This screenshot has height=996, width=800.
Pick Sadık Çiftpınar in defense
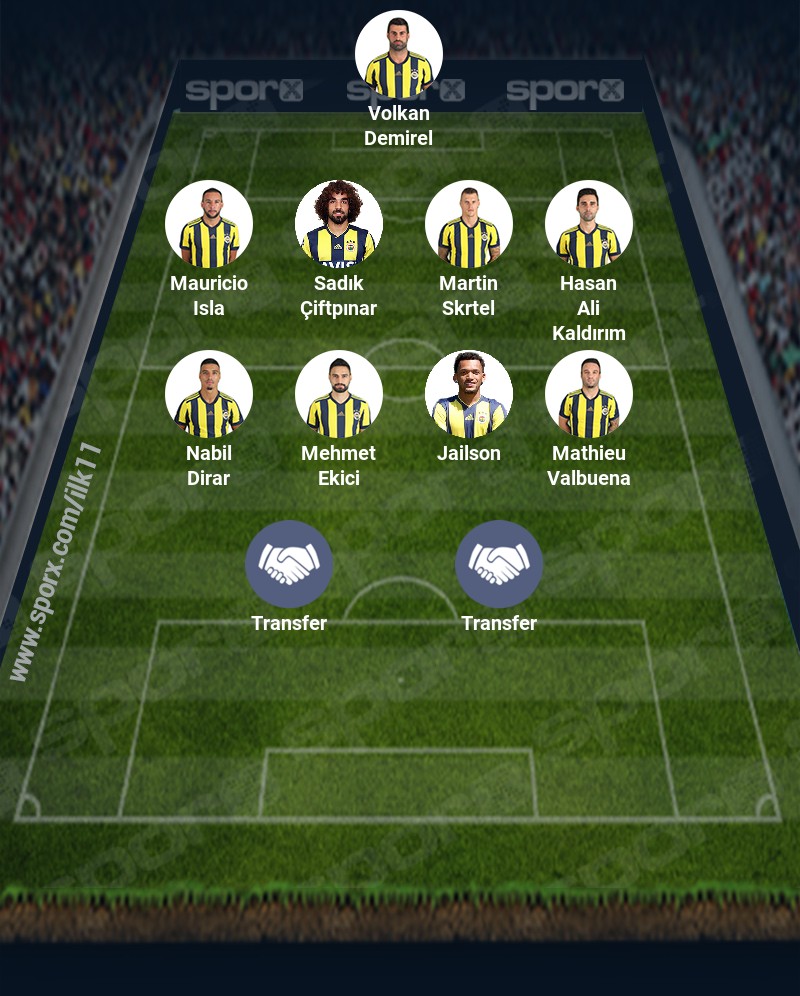339,224
